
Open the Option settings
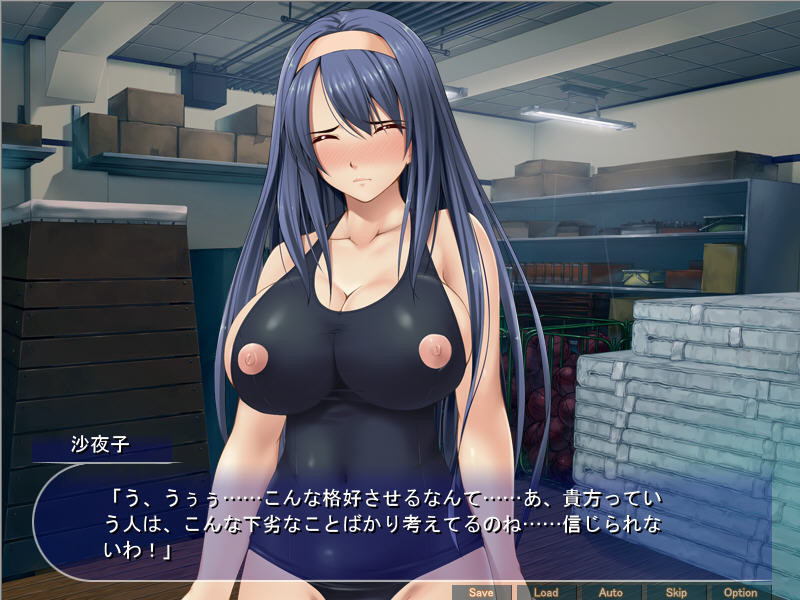pos(741,592)
